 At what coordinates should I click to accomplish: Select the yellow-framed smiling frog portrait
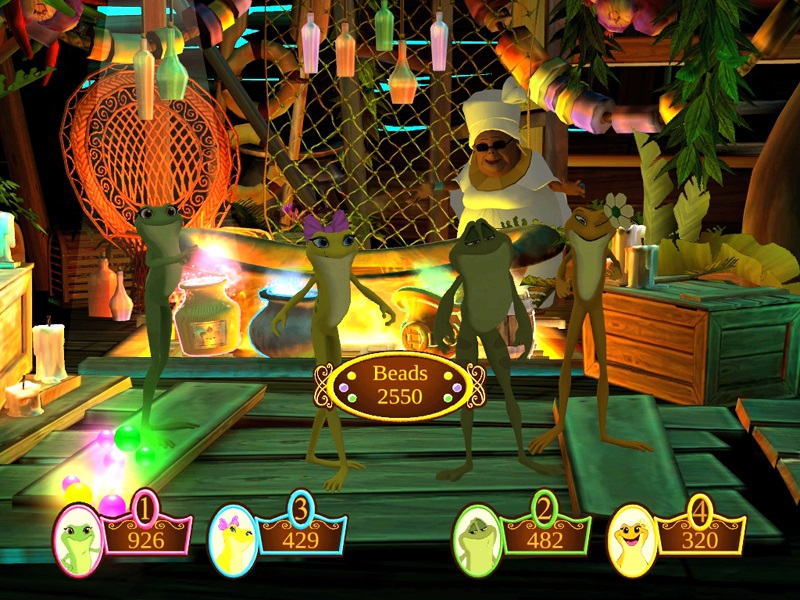point(632,540)
